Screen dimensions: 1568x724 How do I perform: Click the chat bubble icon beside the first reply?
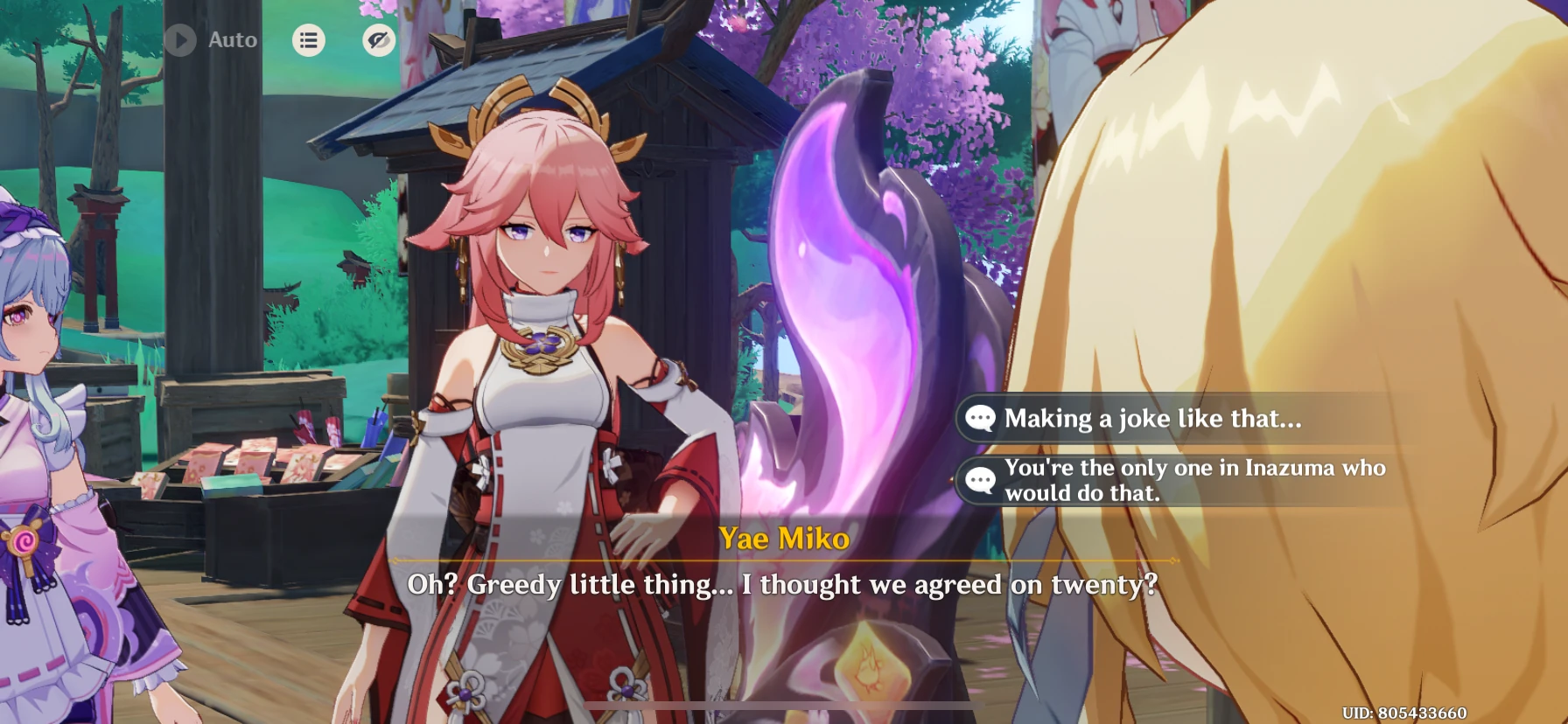point(982,419)
